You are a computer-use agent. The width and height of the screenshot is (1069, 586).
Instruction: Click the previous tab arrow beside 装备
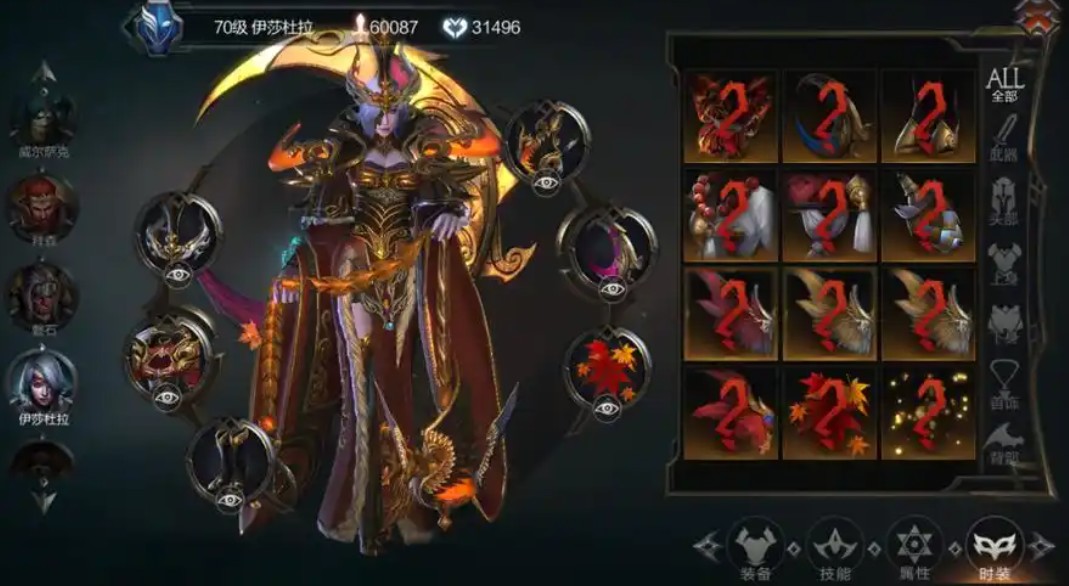708,546
